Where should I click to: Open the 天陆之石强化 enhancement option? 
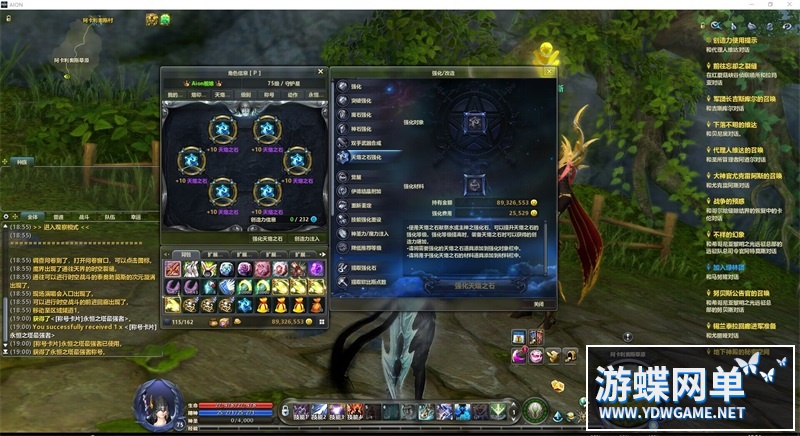pos(366,157)
